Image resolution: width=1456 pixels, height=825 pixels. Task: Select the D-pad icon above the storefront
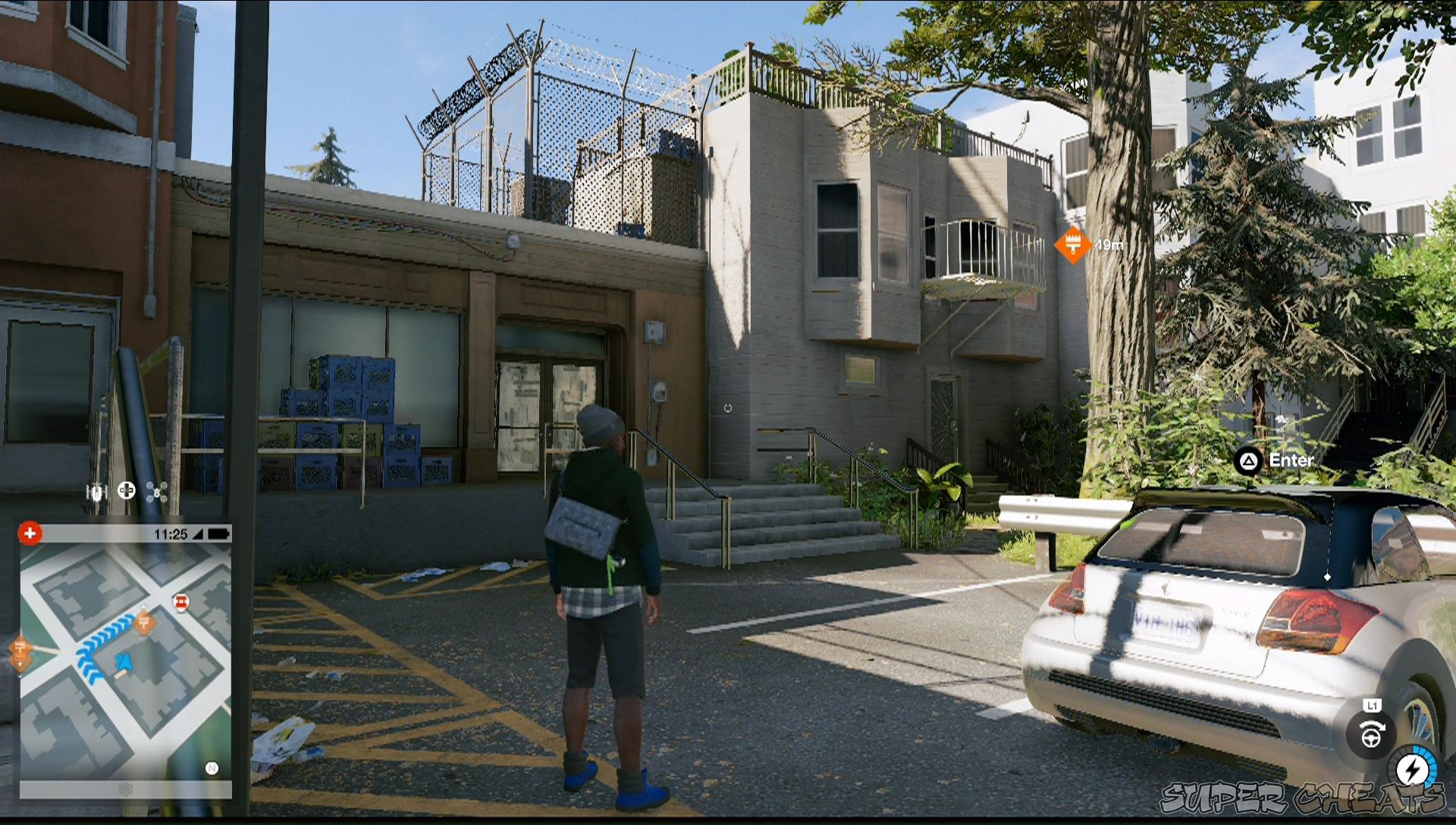[127, 491]
